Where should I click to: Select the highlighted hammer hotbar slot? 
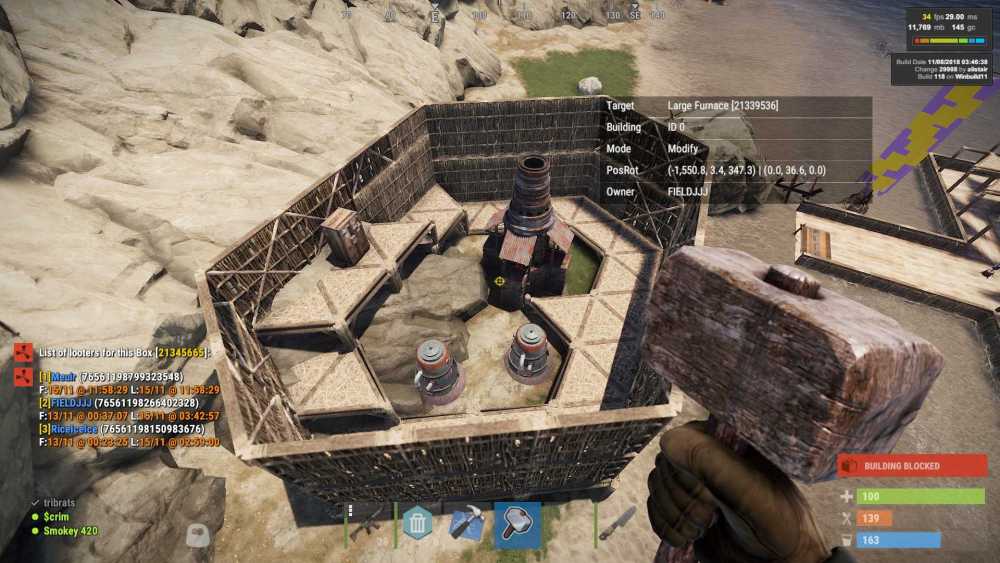[517, 524]
